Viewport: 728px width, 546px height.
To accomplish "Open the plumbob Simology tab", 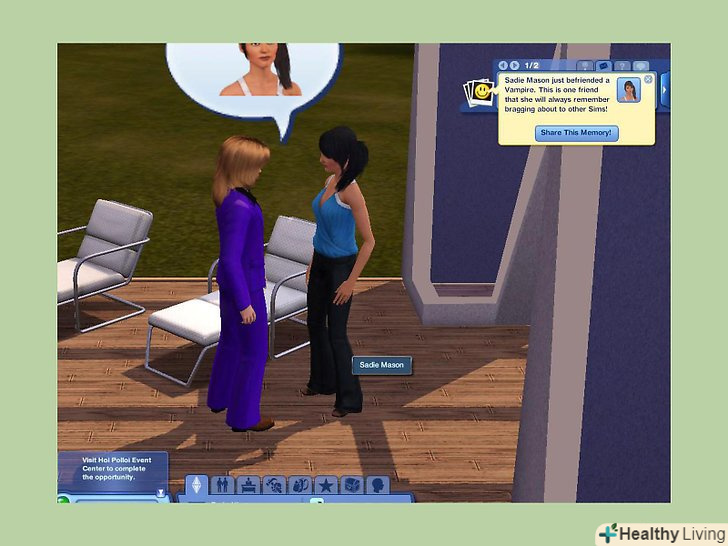I will pos(197,485).
